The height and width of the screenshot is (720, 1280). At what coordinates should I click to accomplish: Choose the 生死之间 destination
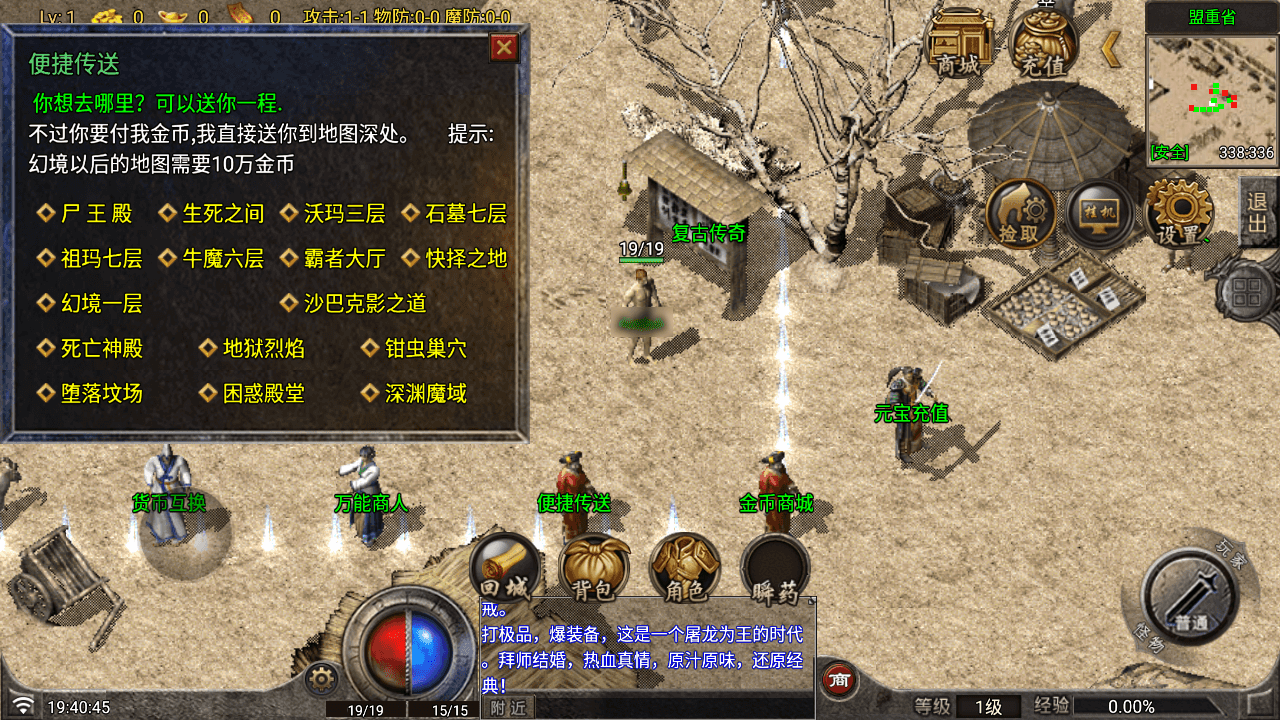pyautogui.click(x=222, y=213)
